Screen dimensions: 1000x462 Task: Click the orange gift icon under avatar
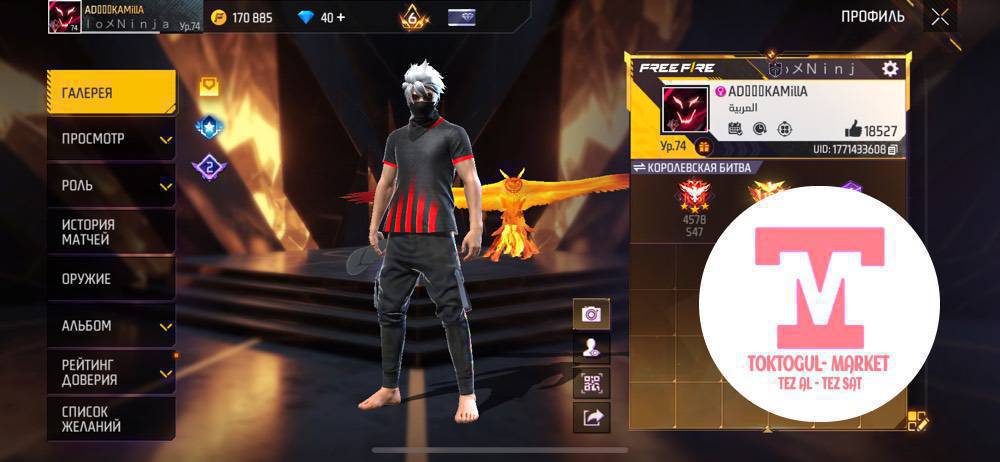pyautogui.click(x=702, y=148)
